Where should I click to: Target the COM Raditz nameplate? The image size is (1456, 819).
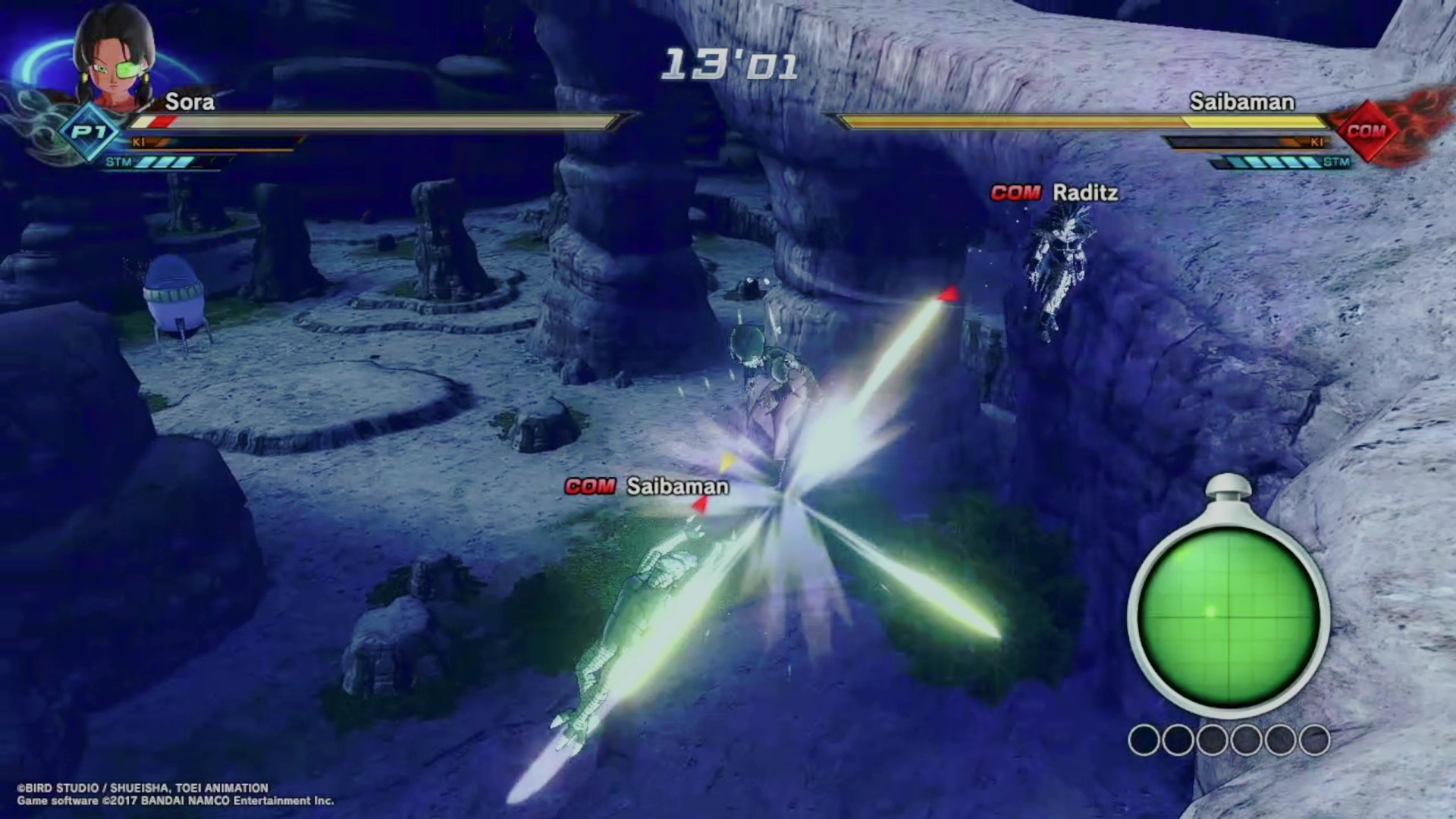1055,193
